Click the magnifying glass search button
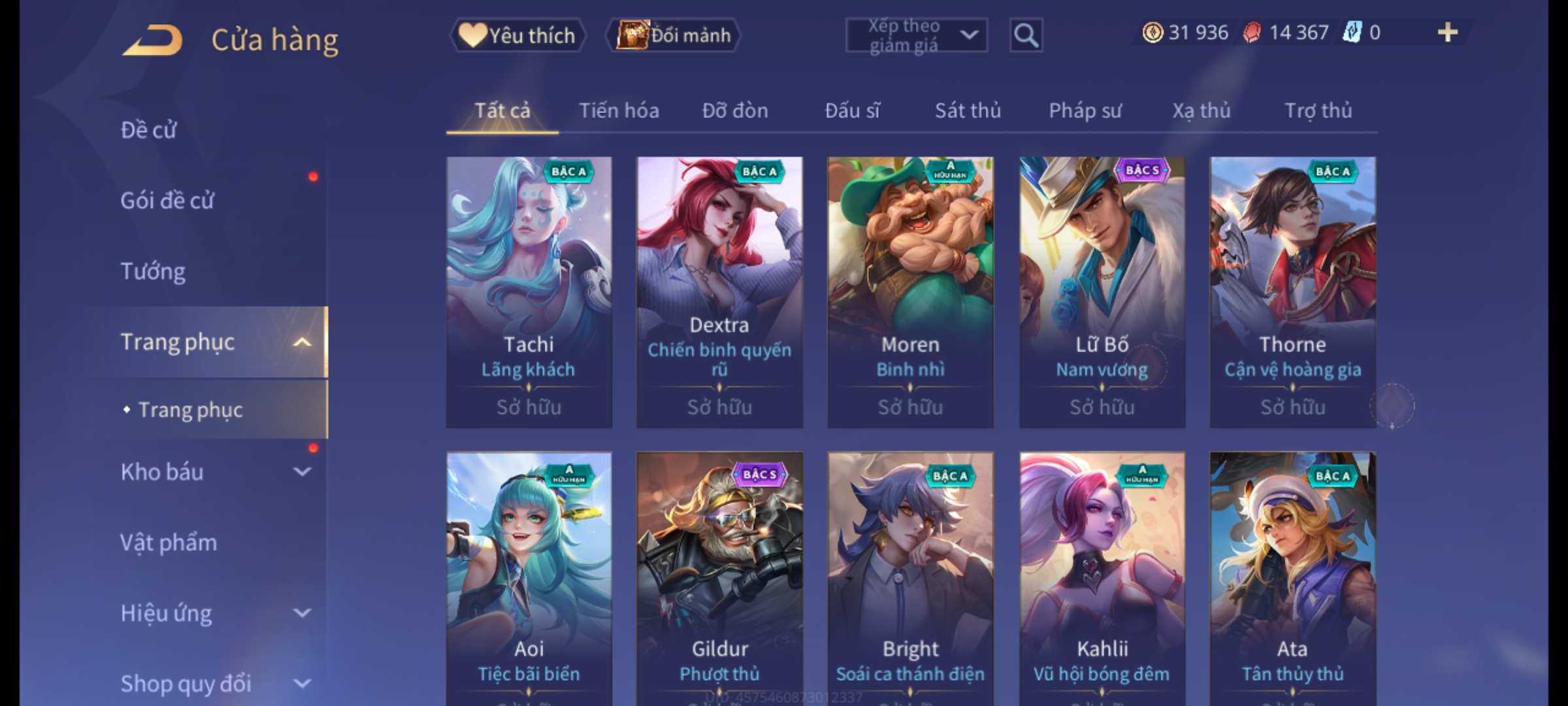1568x706 pixels. [1026, 35]
